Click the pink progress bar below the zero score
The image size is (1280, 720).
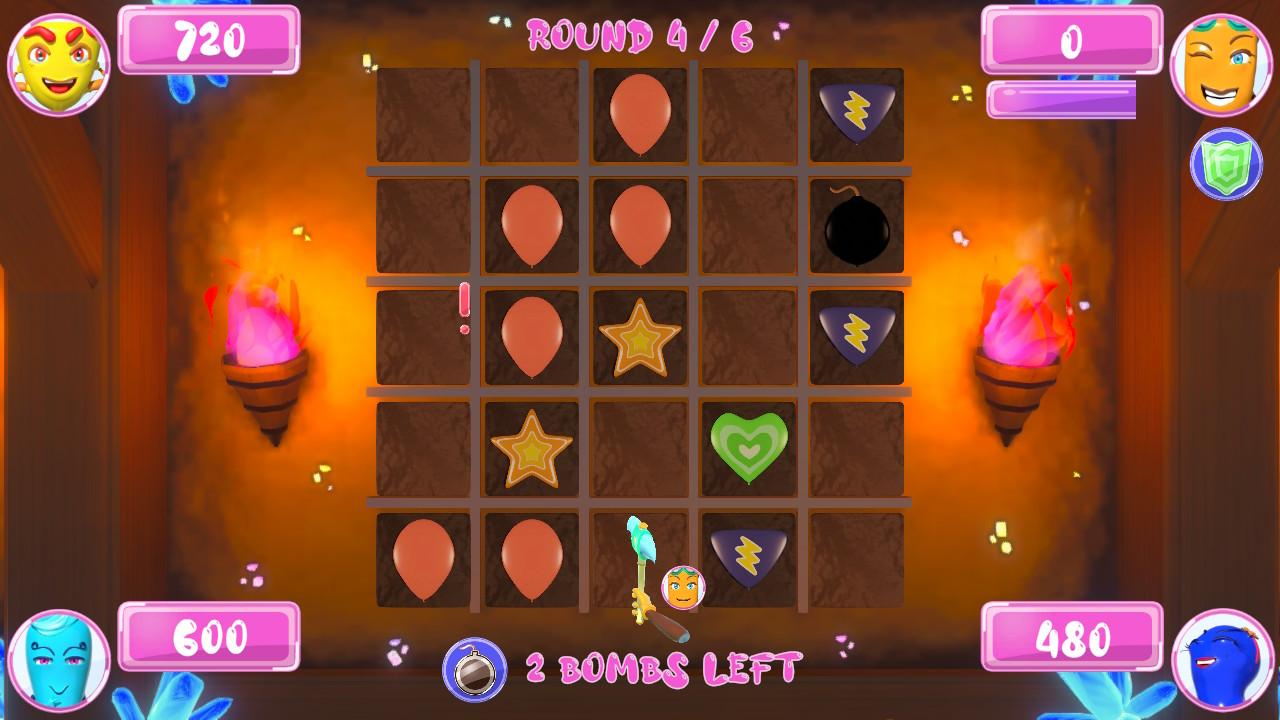(1063, 98)
